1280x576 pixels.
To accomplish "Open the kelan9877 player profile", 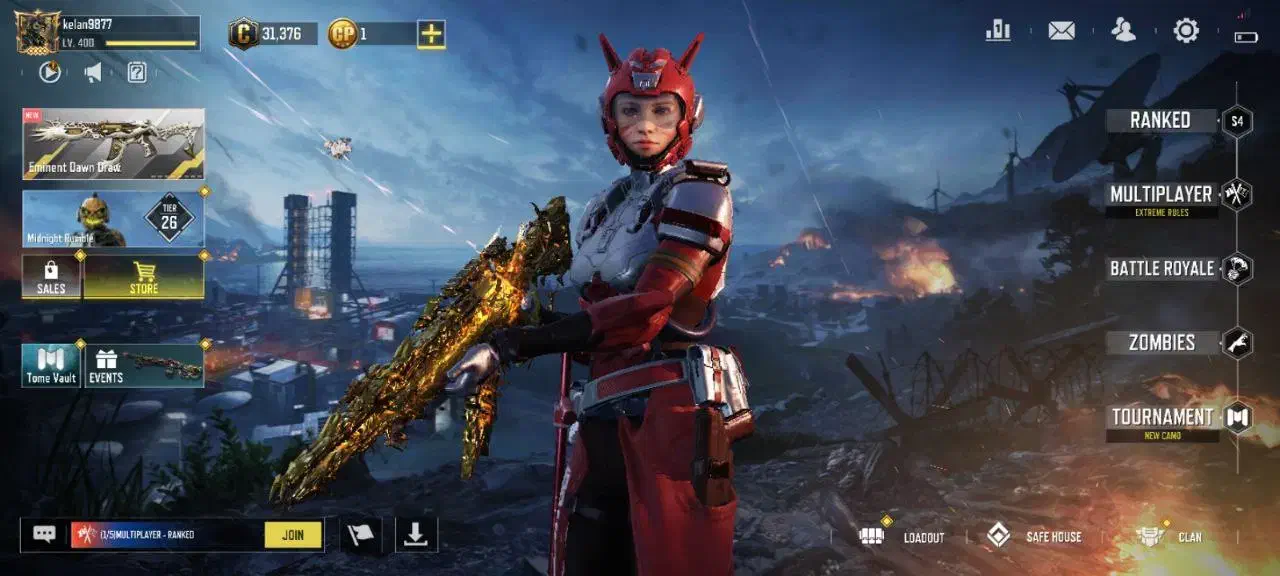I will [108, 32].
